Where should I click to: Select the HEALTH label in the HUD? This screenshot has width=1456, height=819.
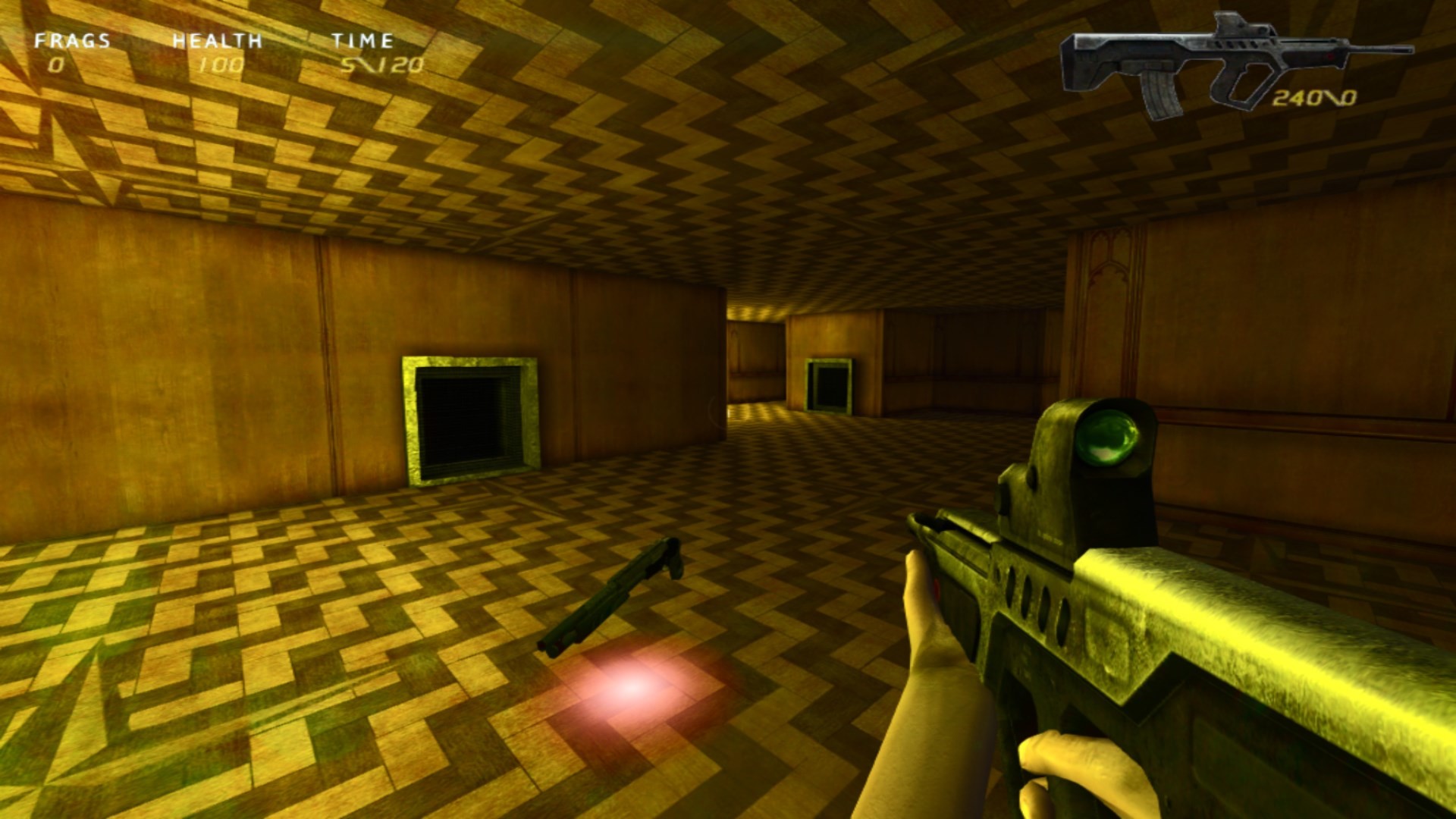[x=218, y=42]
